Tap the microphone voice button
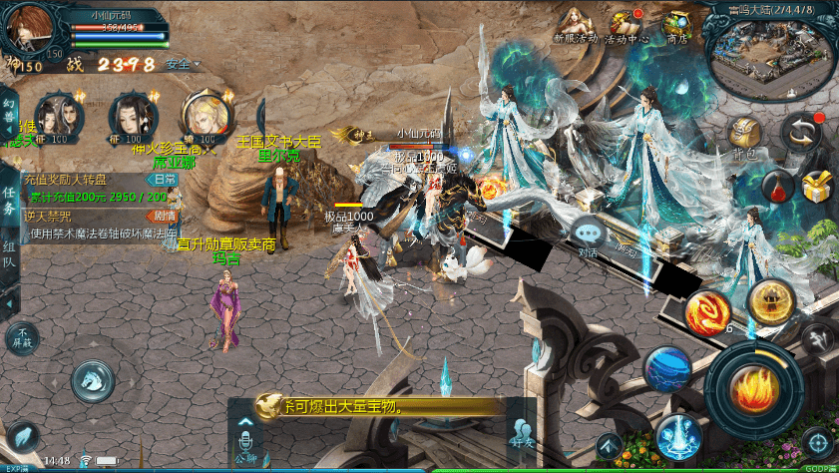This screenshot has width=839, height=473. click(246, 445)
